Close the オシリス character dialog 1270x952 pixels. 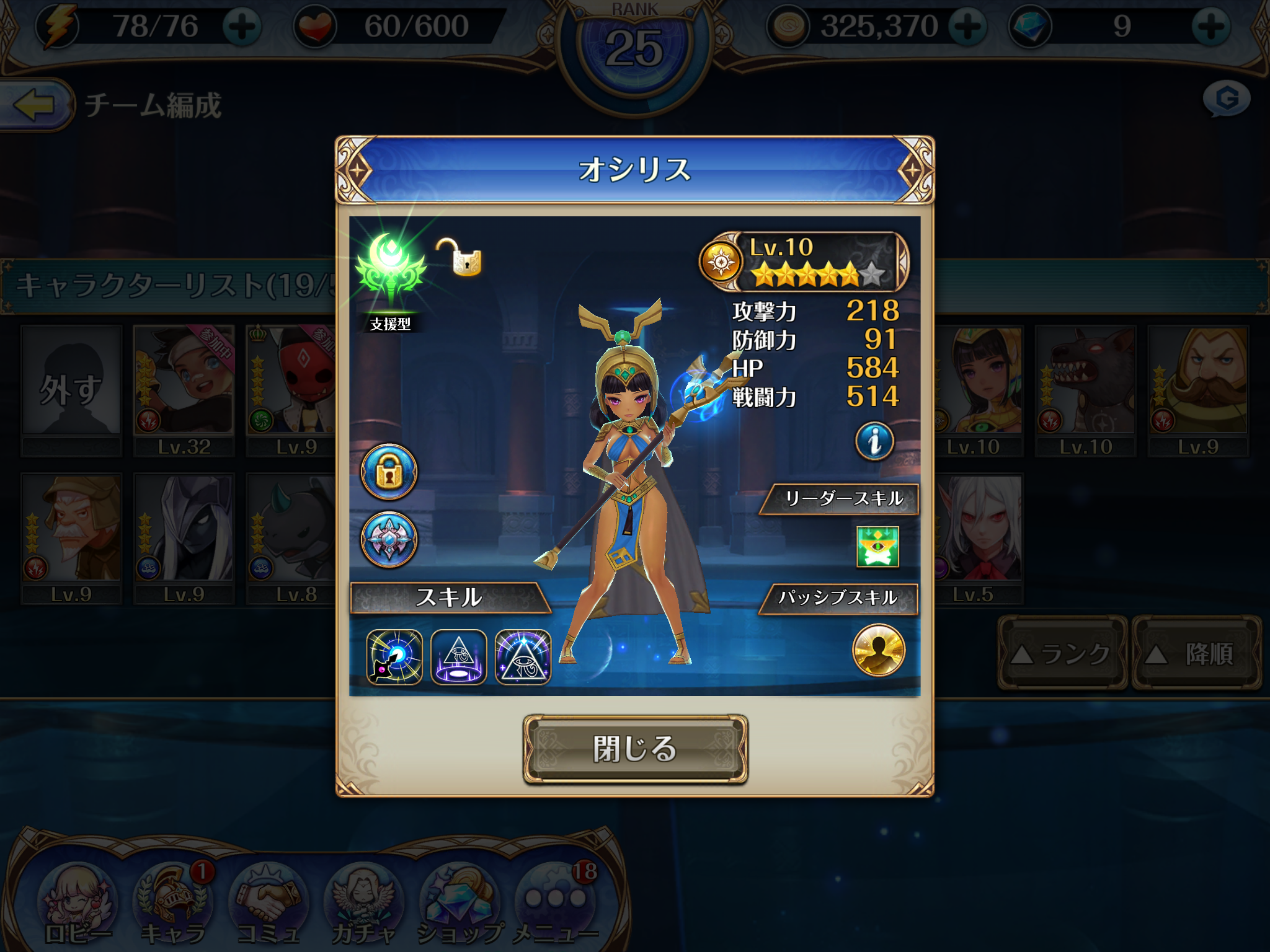tap(635, 749)
